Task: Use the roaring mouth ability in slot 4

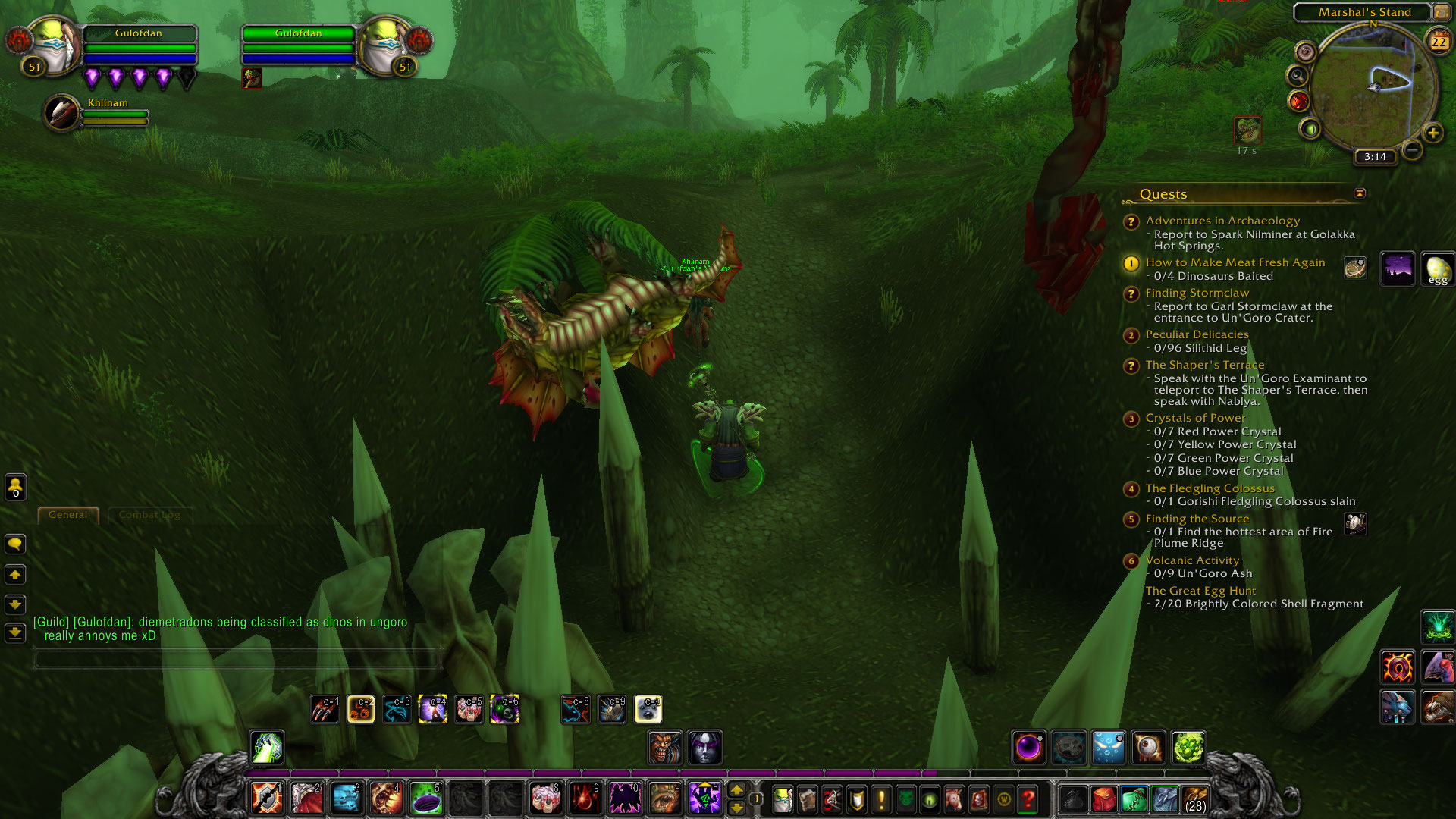Action: pos(386,799)
